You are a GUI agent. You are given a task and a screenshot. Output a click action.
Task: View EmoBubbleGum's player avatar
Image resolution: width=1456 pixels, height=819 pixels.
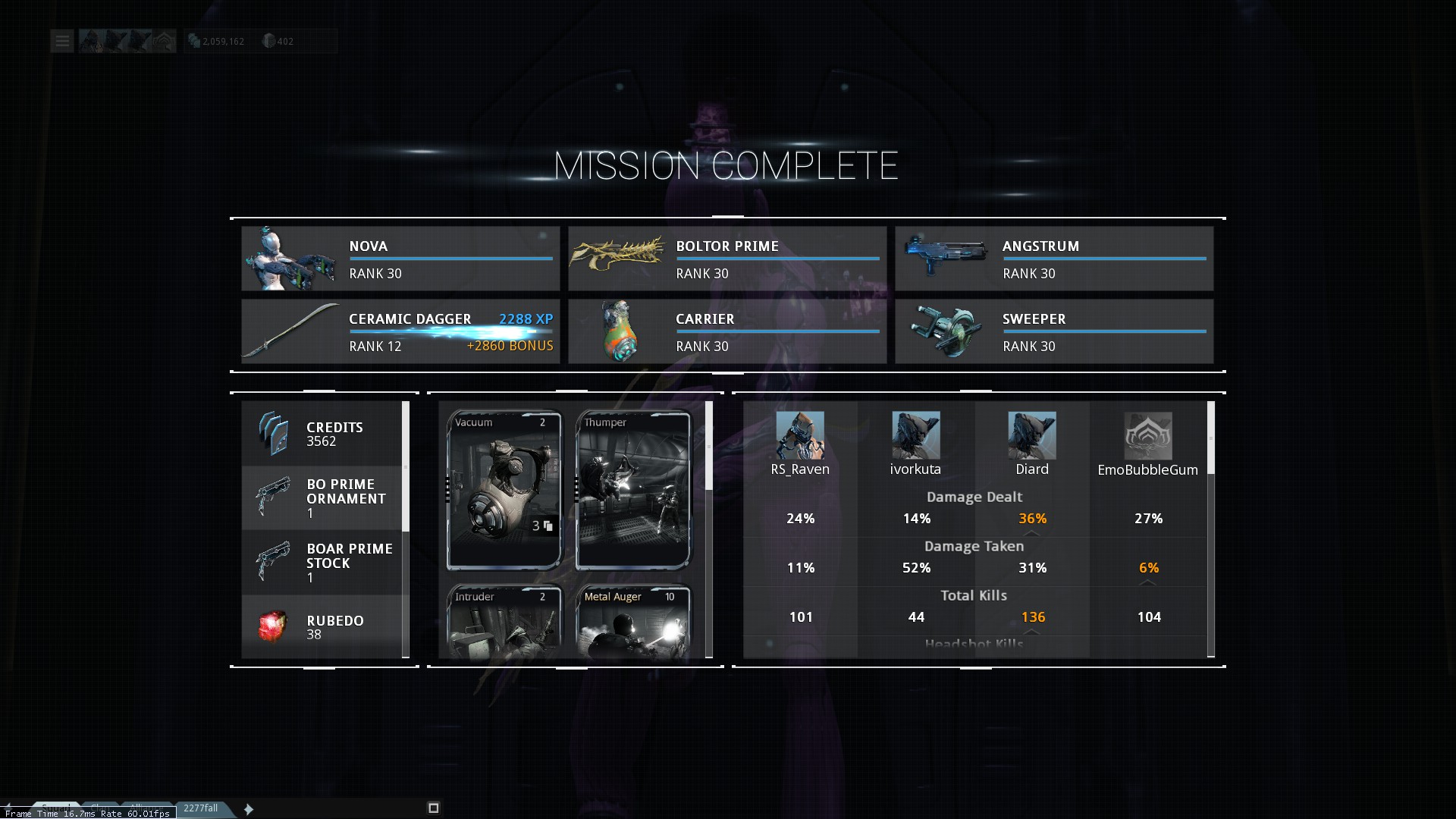1148,436
